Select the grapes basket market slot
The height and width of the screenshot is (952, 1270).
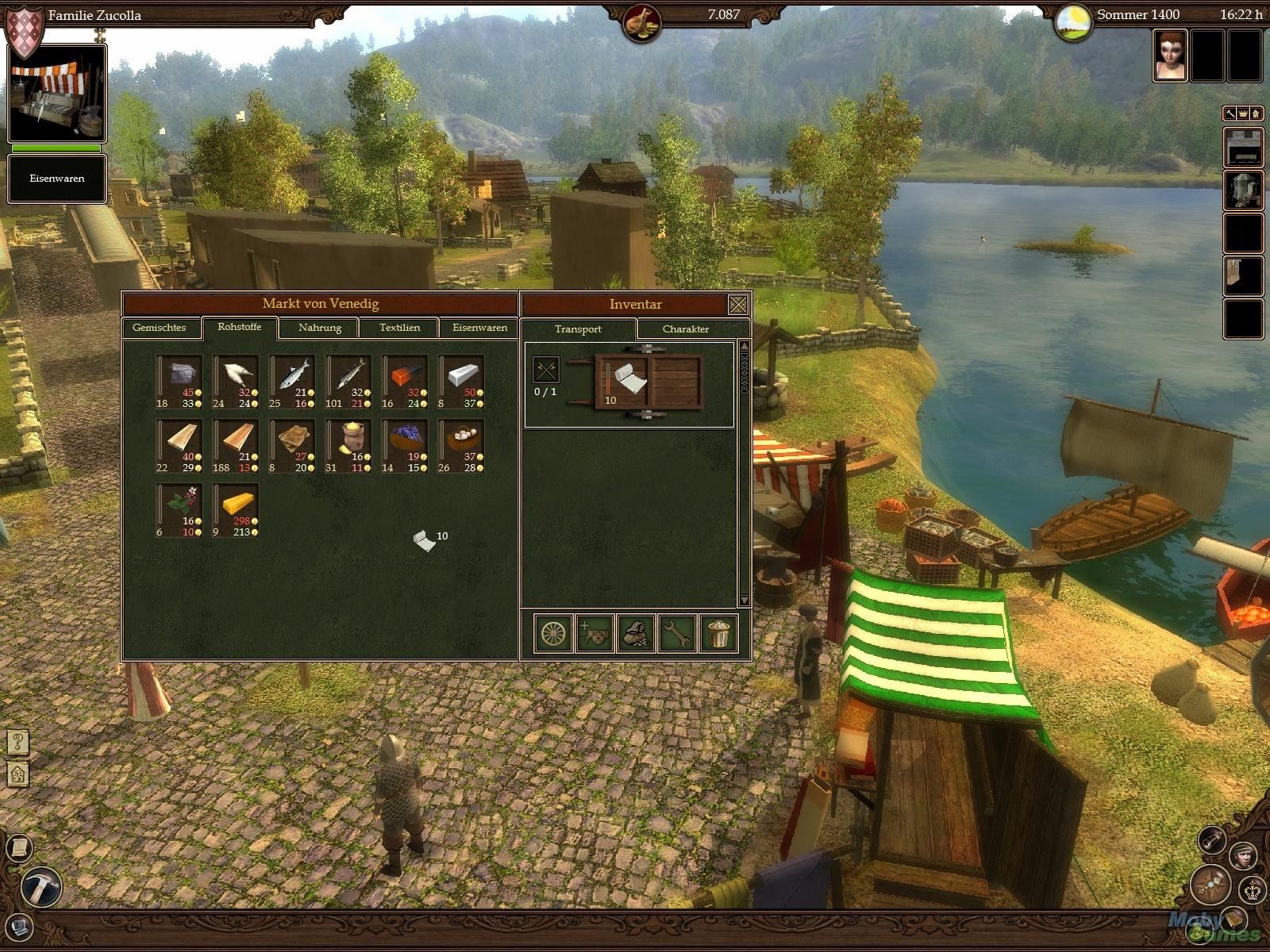click(405, 443)
